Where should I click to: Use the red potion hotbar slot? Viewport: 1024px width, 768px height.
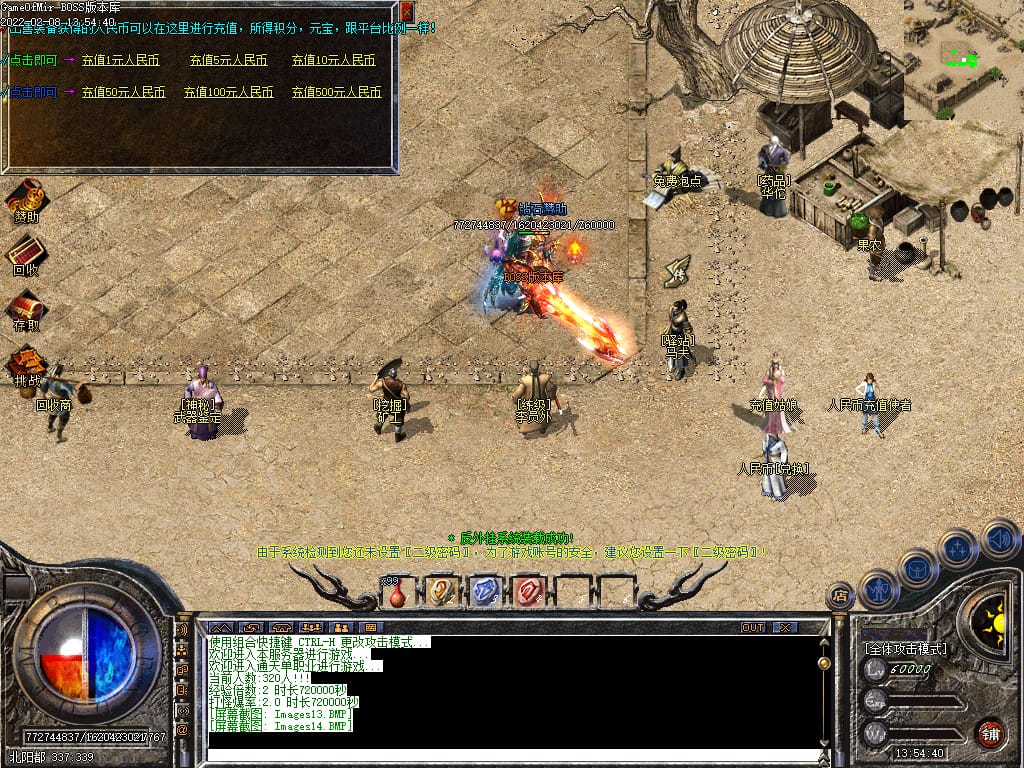pyautogui.click(x=398, y=592)
